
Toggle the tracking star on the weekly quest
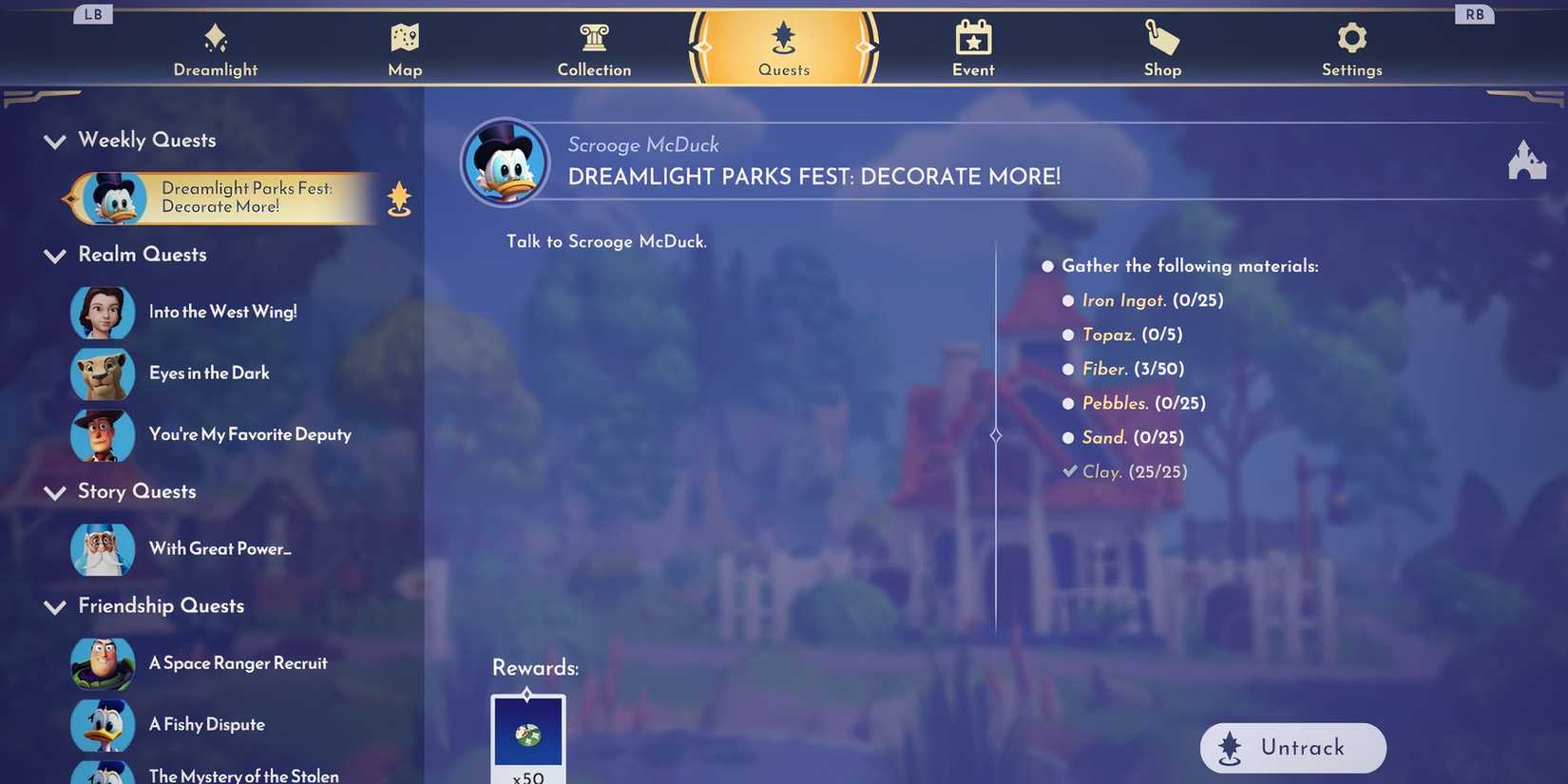[x=398, y=198]
